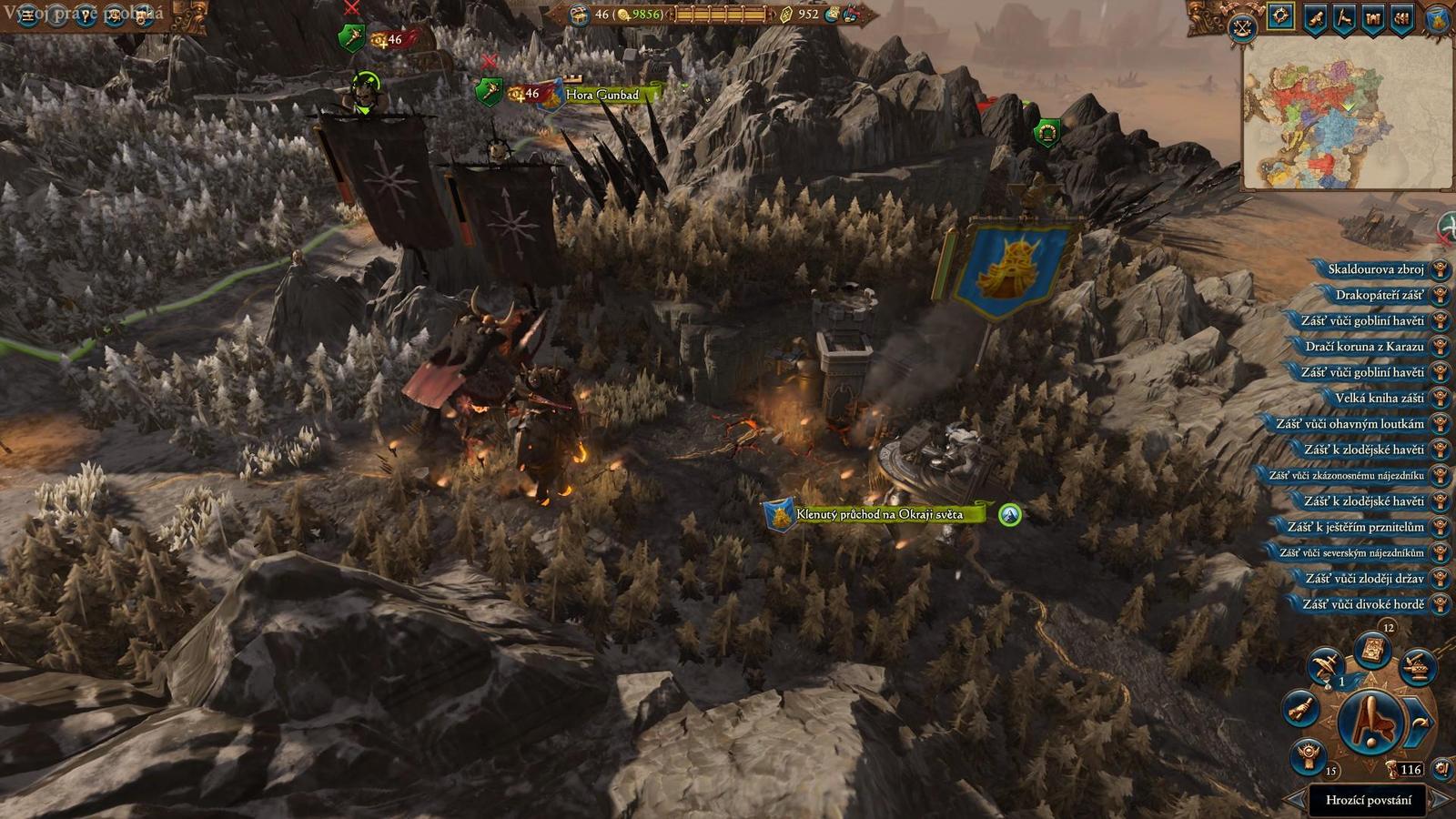Open the hand holding scroll button

pos(1301,707)
